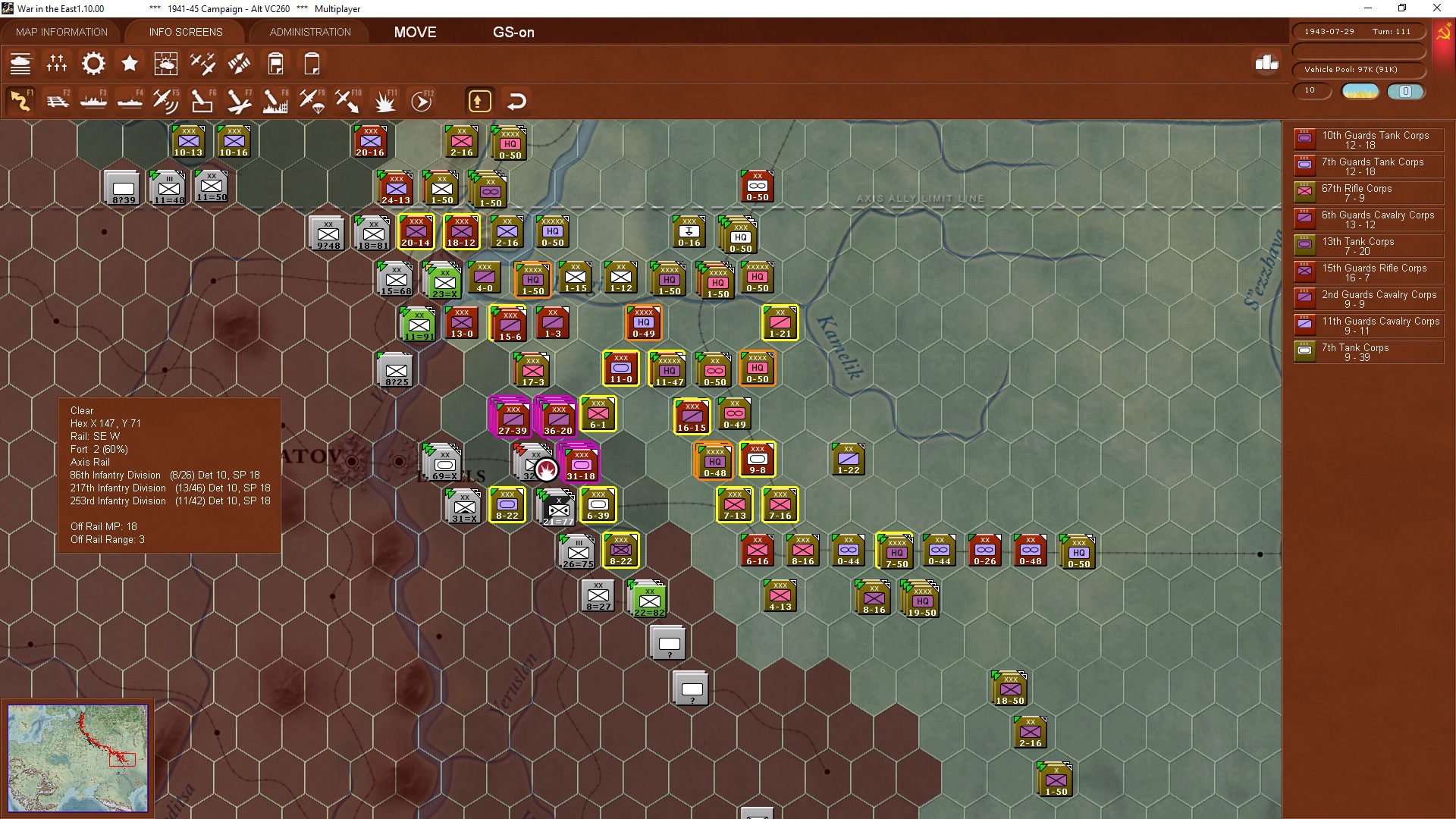
Task: Switch to rail transport mode (F2)
Action: (x=58, y=99)
